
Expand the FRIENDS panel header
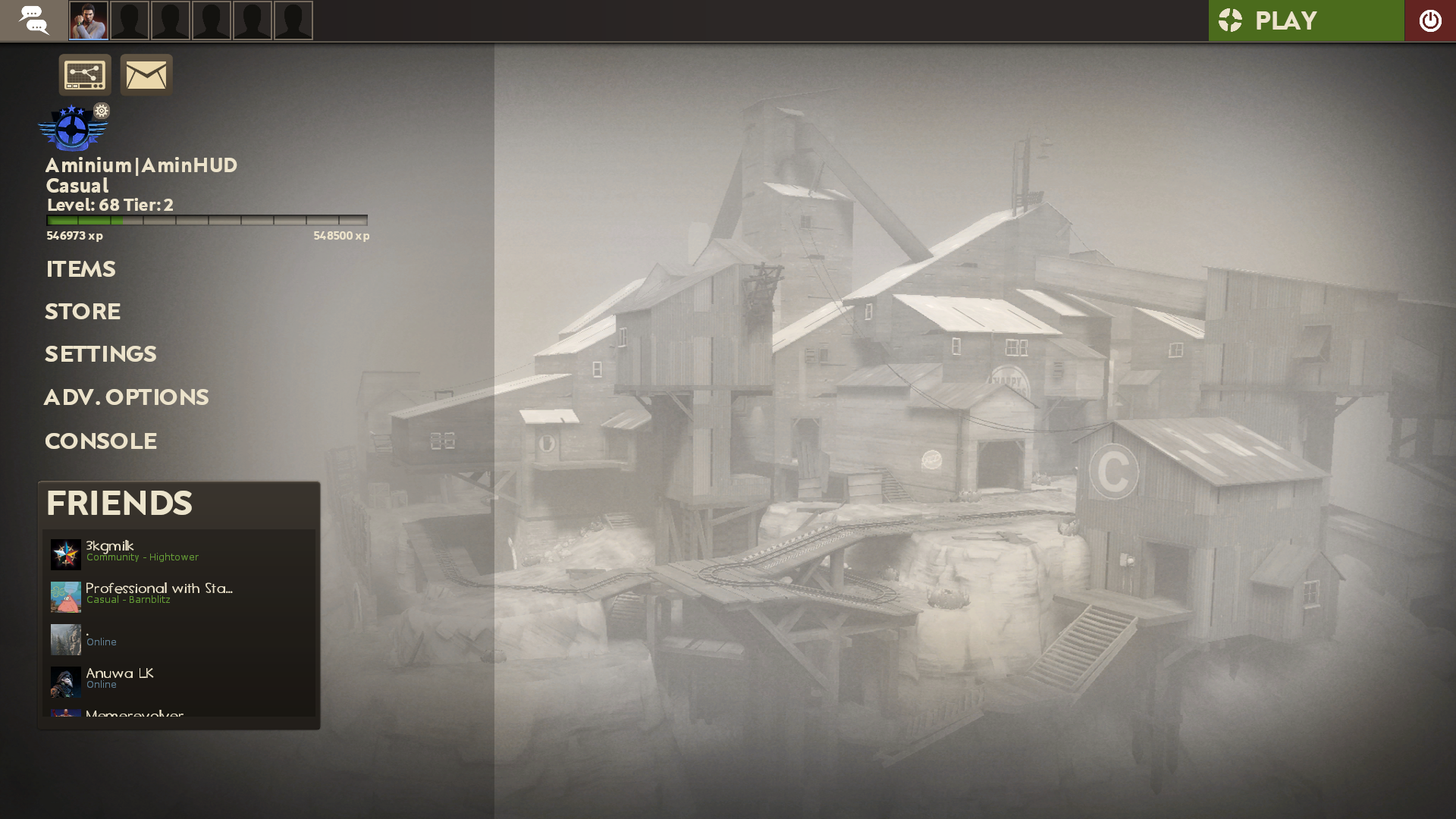[x=119, y=503]
